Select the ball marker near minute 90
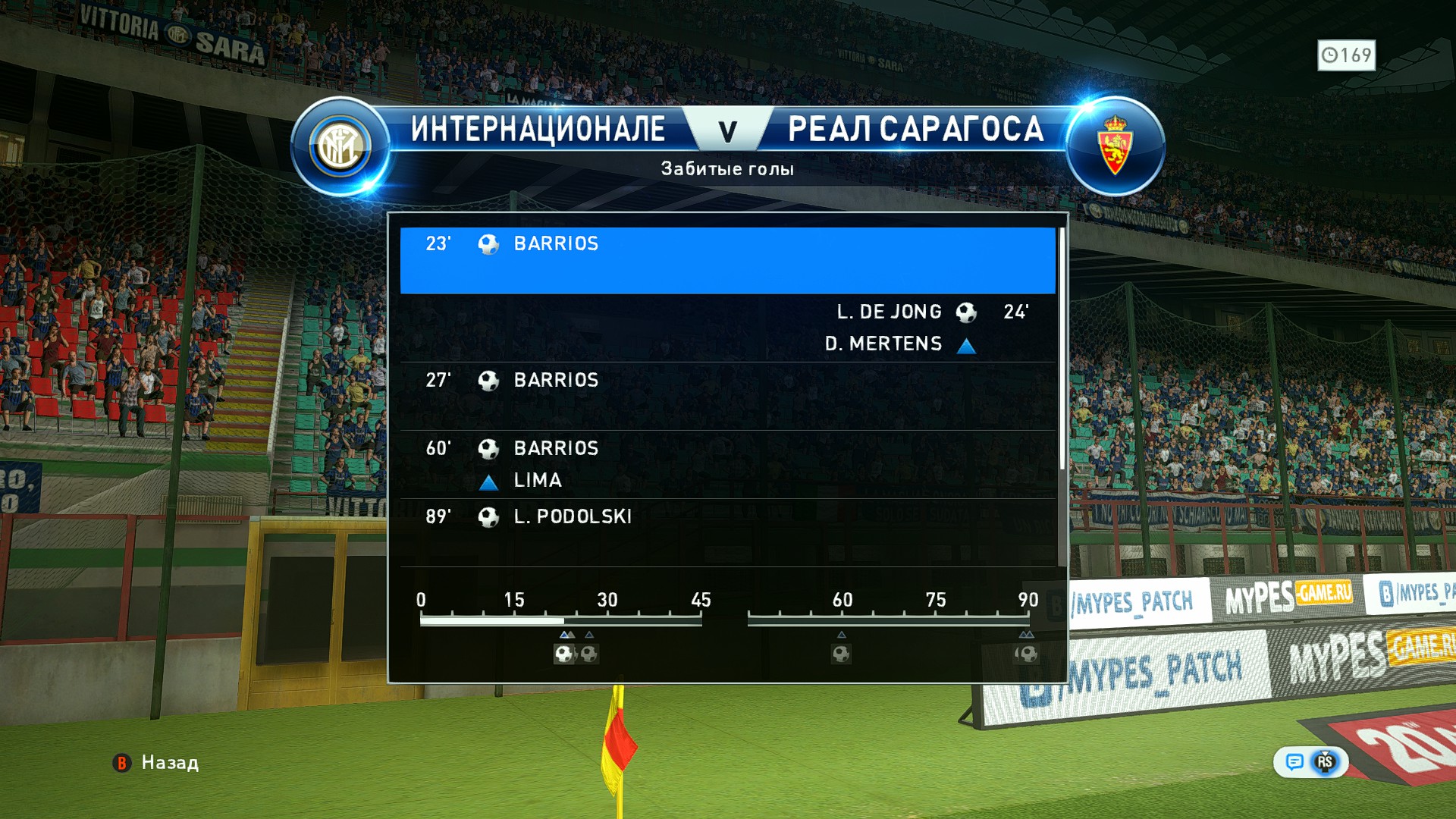 pyautogui.click(x=1028, y=654)
